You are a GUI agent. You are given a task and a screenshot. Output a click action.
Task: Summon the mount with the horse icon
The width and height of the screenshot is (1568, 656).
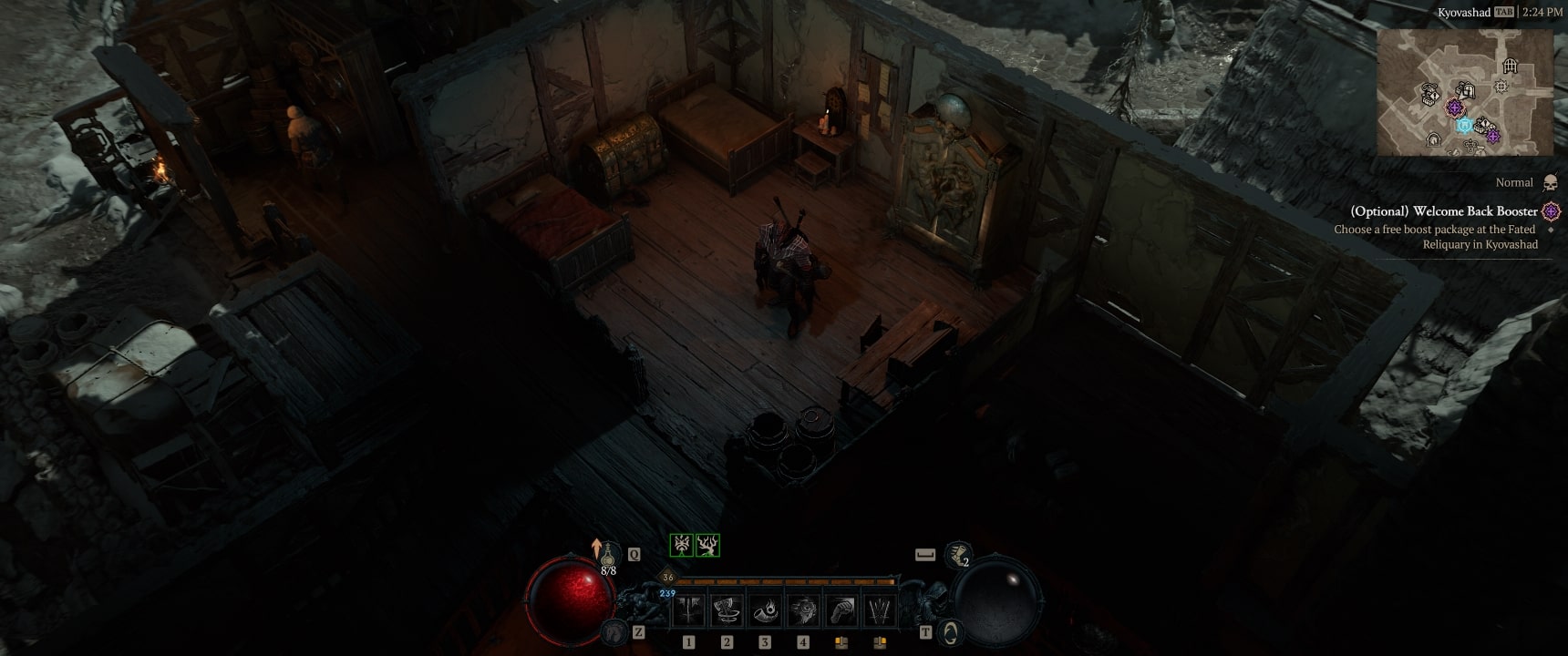coord(615,630)
